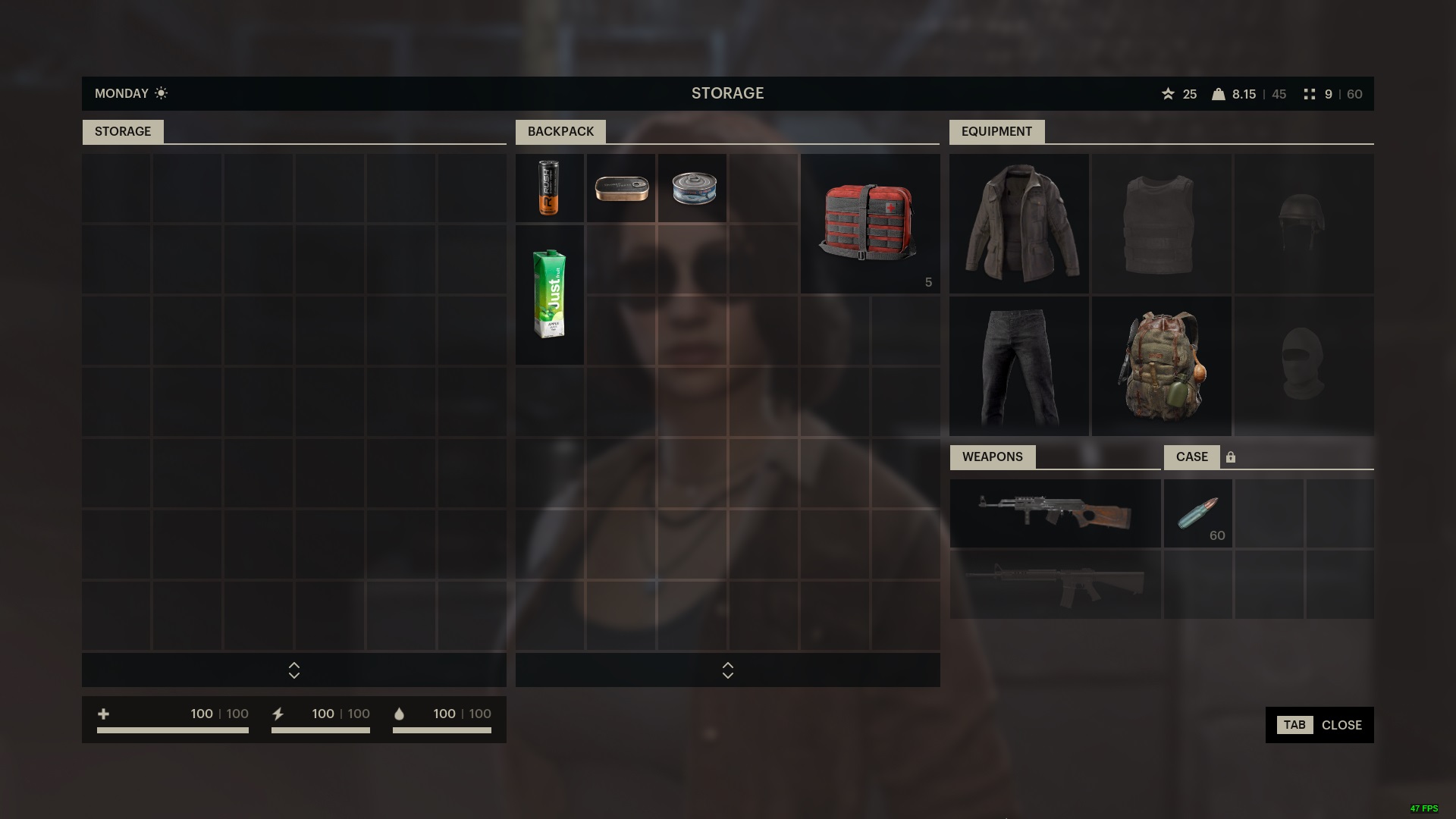Screen dimensions: 1456x819
Task: Select the red first aid kit stack
Action: 869,223
